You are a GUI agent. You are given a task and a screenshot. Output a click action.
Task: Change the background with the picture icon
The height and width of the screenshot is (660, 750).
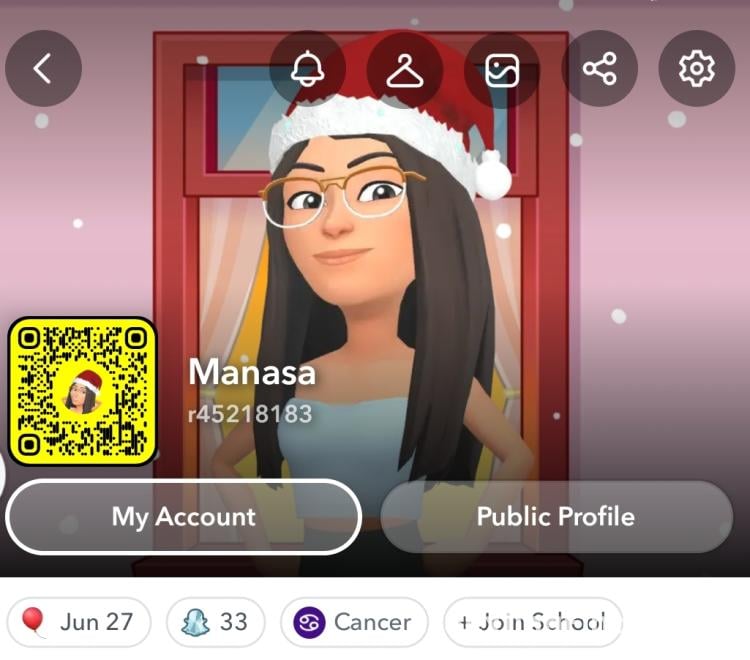[502, 68]
